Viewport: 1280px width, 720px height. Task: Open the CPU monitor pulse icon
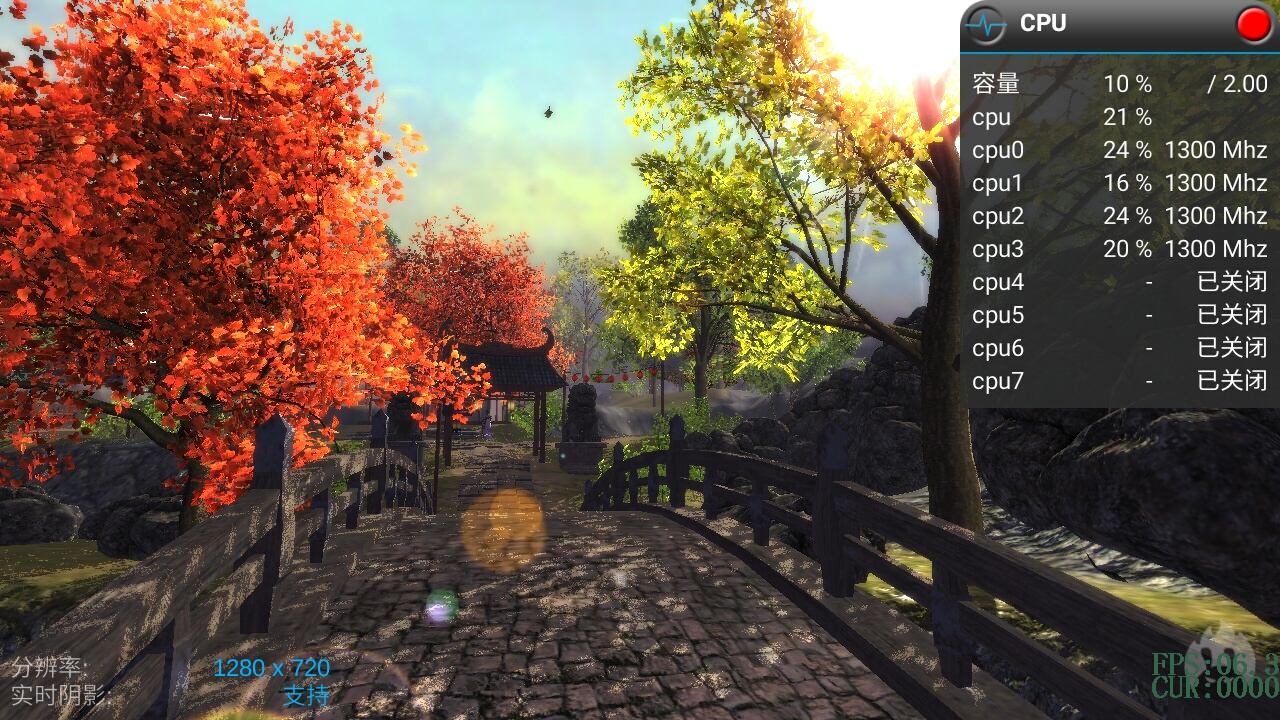(x=989, y=24)
